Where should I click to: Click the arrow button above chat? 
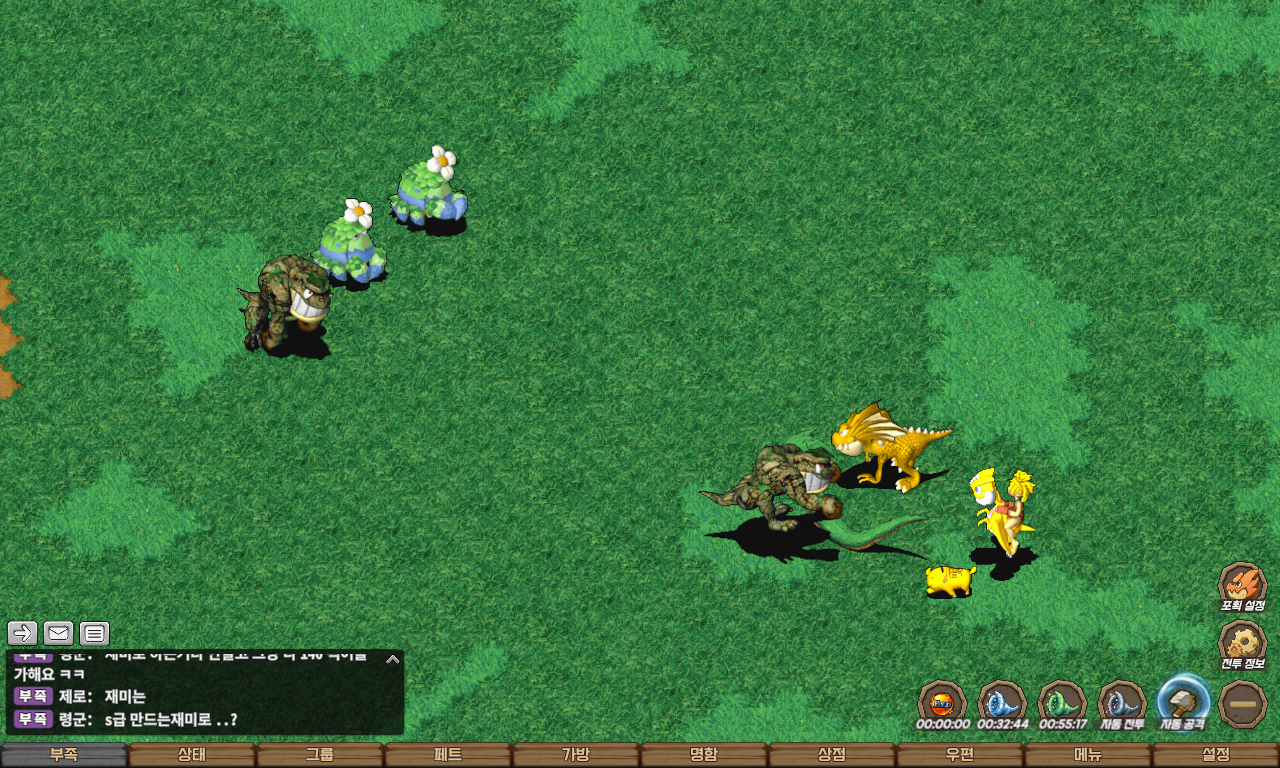[x=23, y=633]
